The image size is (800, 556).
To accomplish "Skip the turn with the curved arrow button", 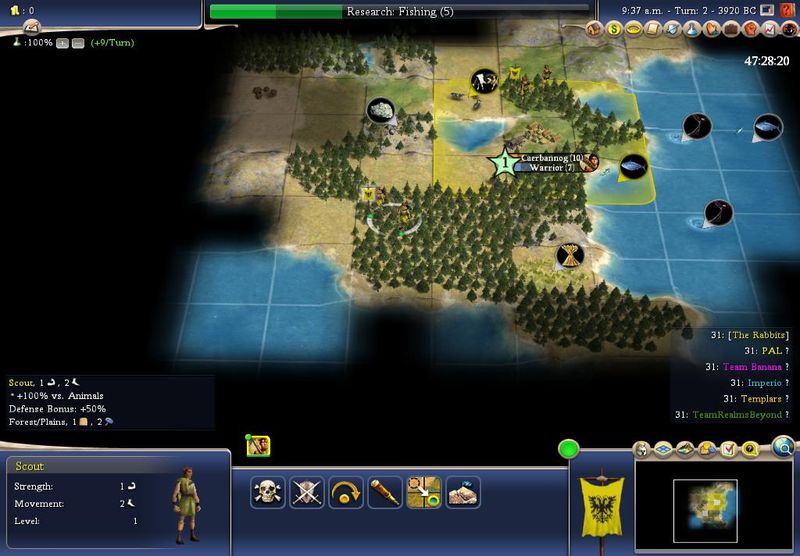I will click(346, 492).
